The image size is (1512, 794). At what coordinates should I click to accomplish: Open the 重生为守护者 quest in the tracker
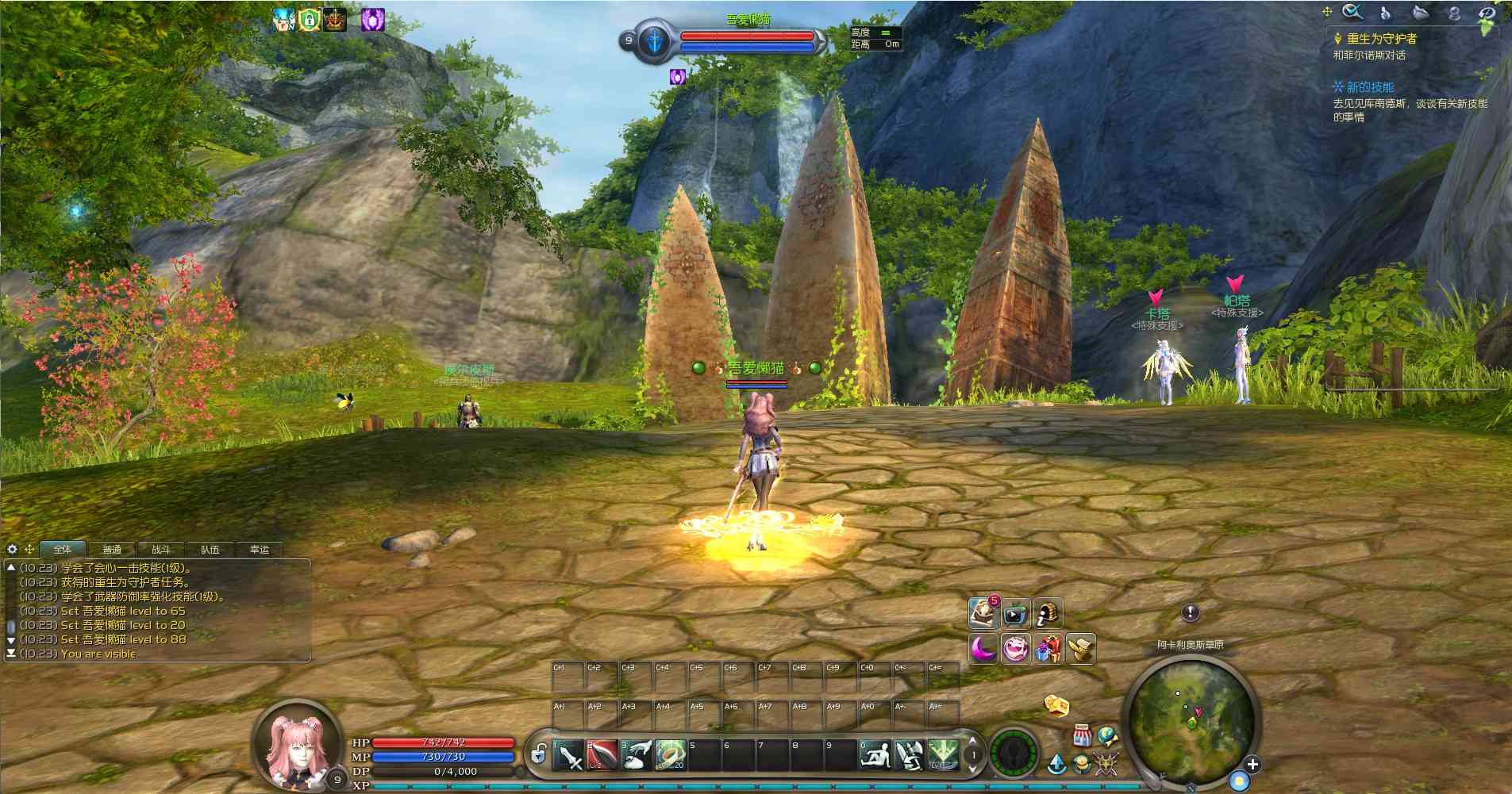tap(1381, 38)
